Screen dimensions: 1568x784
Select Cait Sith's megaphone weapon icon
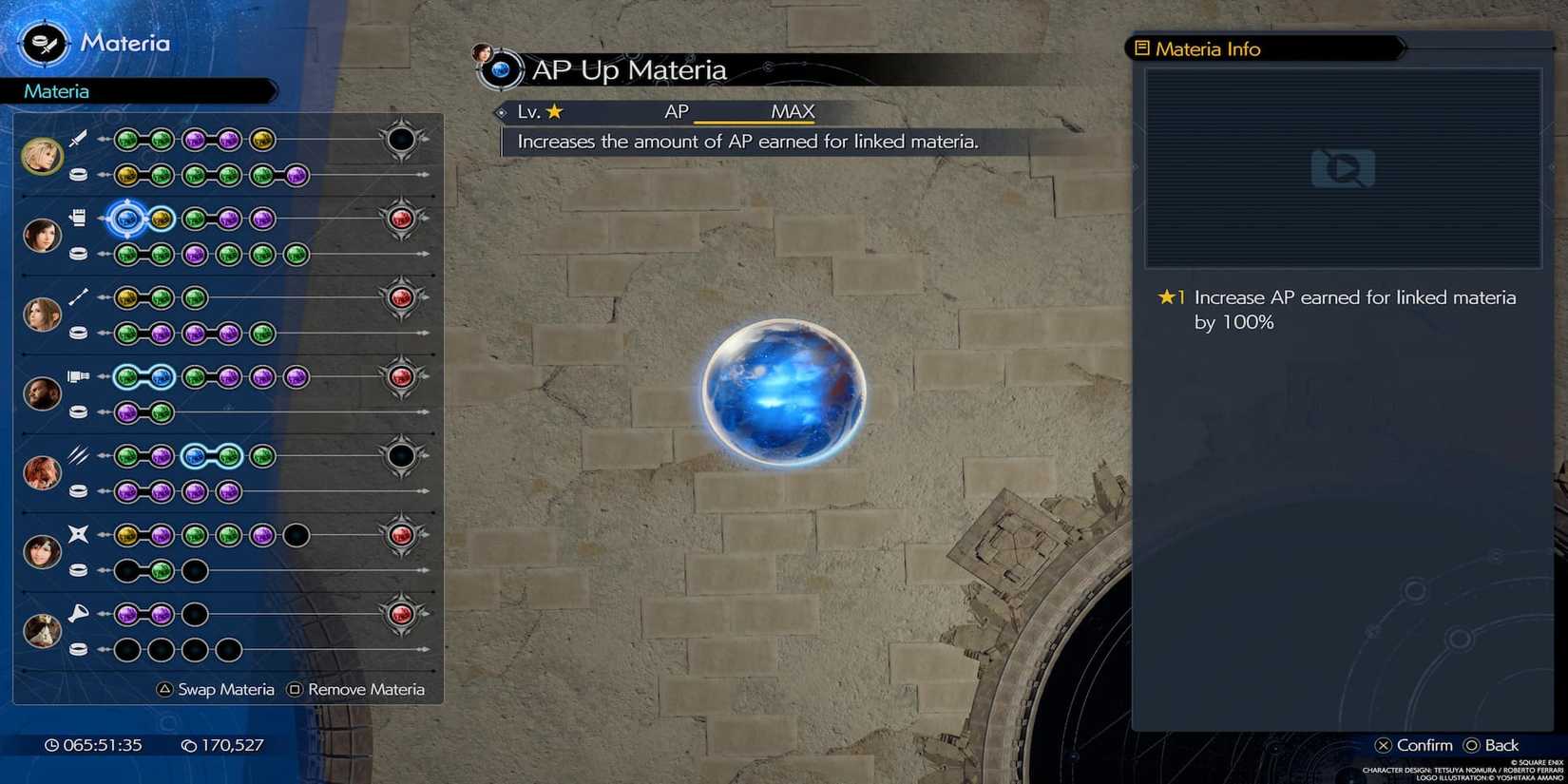pos(80,613)
